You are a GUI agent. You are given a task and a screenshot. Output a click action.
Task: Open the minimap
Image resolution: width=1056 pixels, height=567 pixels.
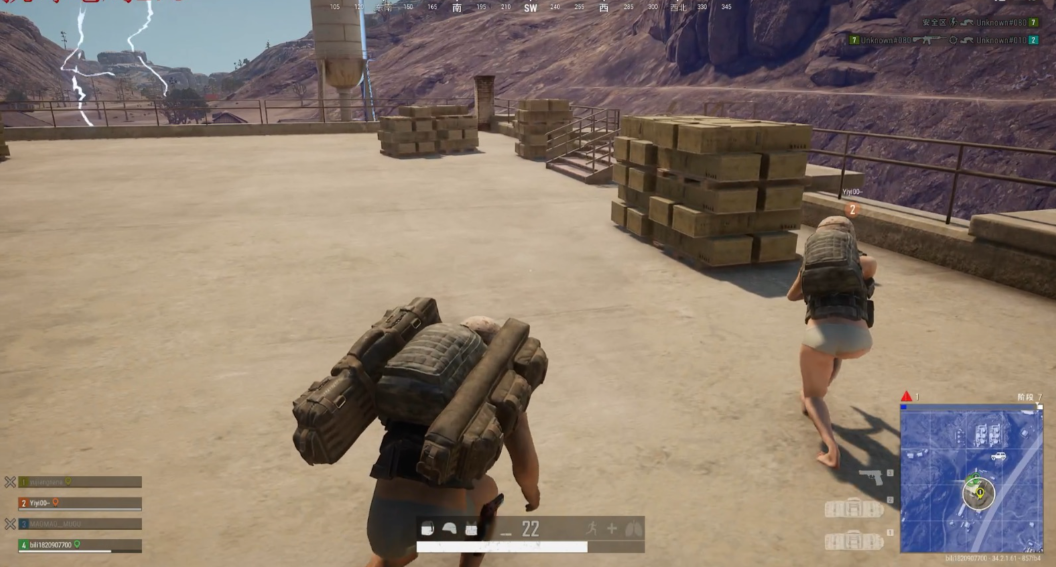971,478
